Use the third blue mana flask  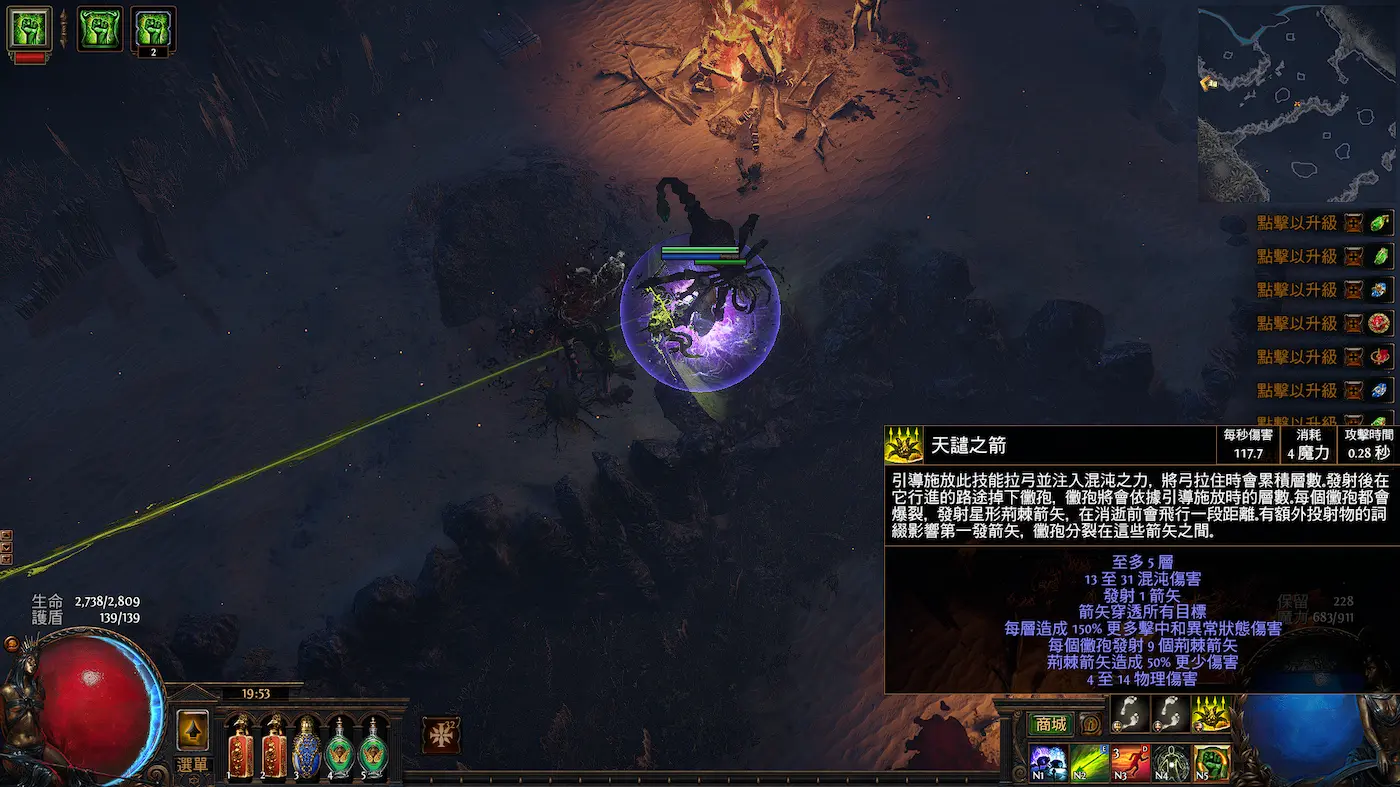[x=306, y=747]
